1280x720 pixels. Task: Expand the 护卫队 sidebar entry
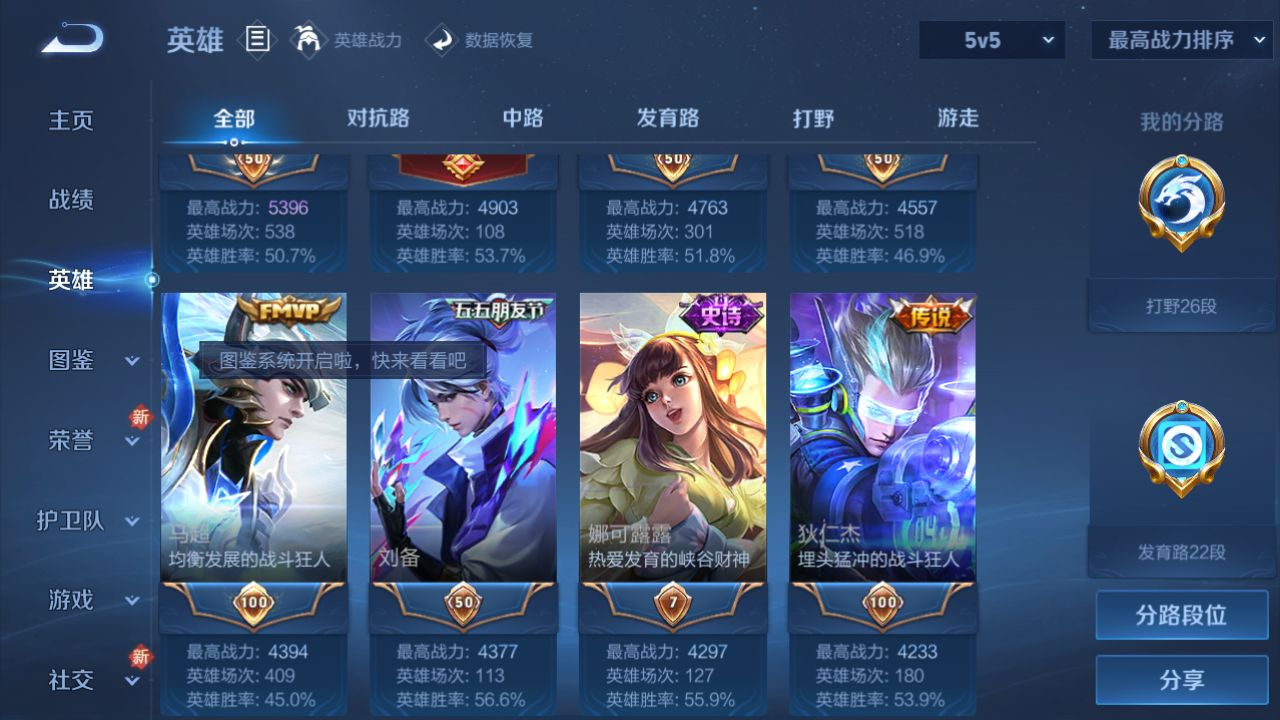90,520
